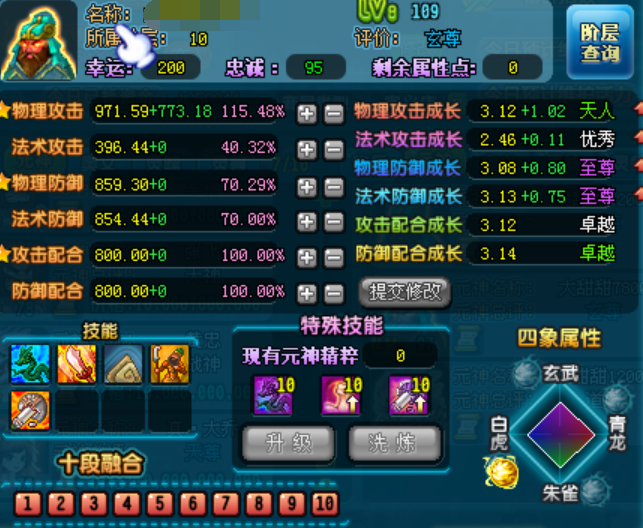Select fusion stage 1 button

point(27,502)
